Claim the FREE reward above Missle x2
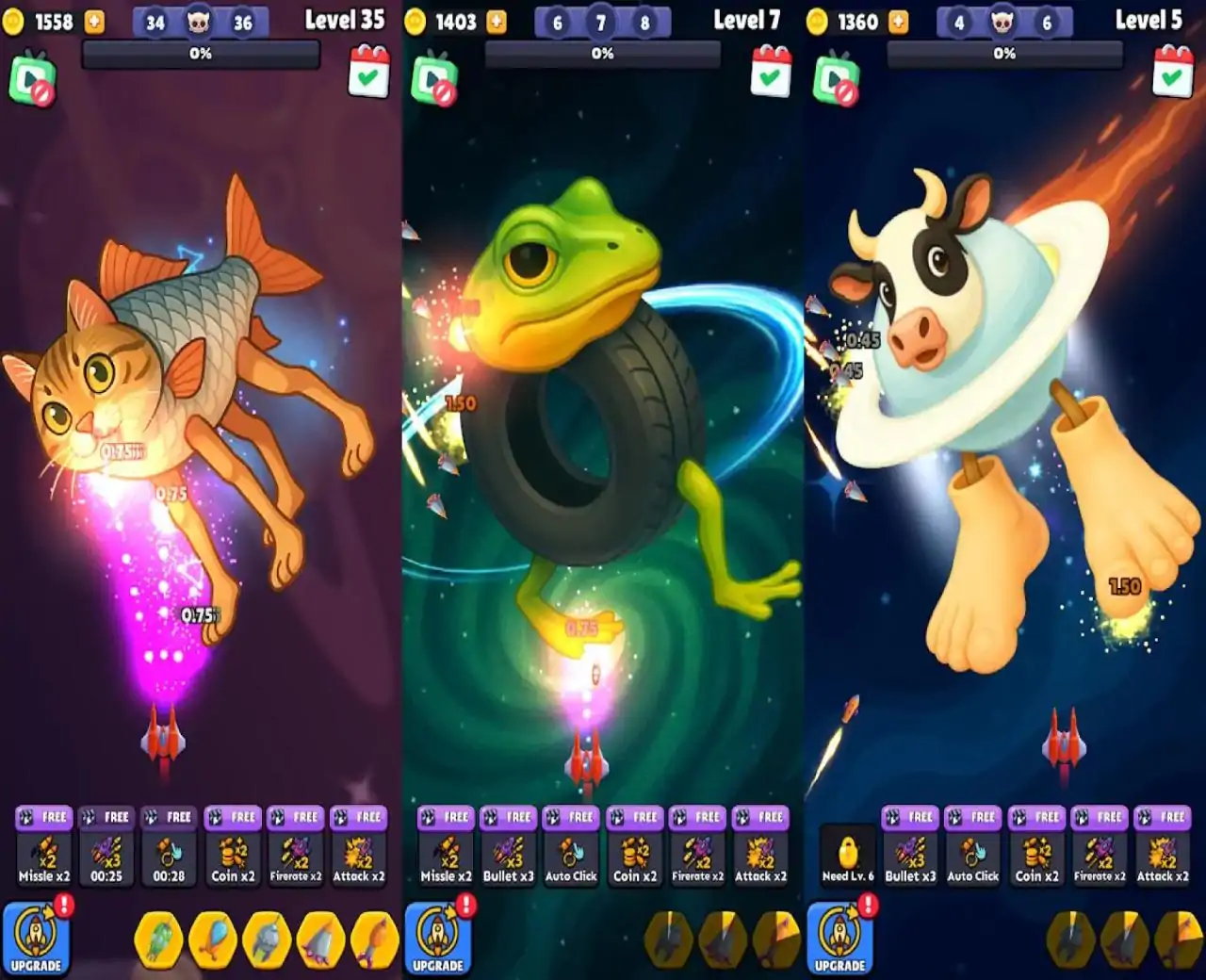 (x=44, y=817)
